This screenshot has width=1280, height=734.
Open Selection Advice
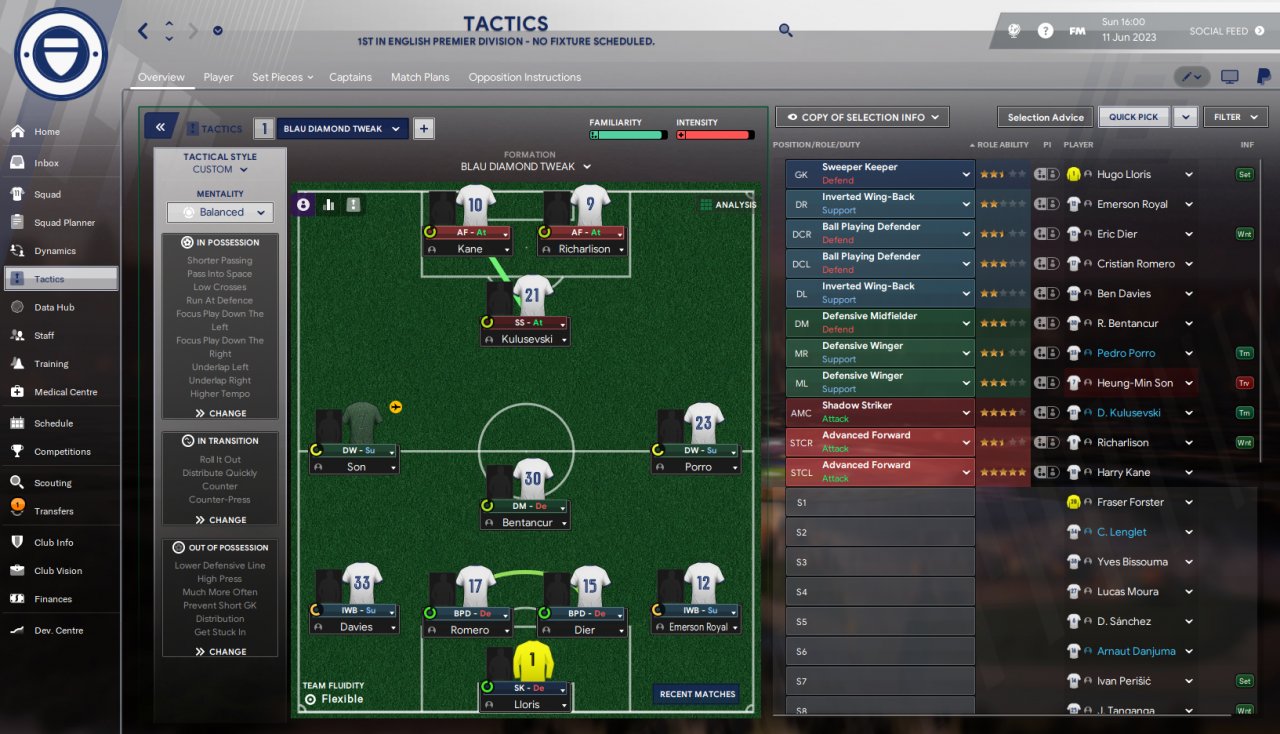coord(1045,117)
